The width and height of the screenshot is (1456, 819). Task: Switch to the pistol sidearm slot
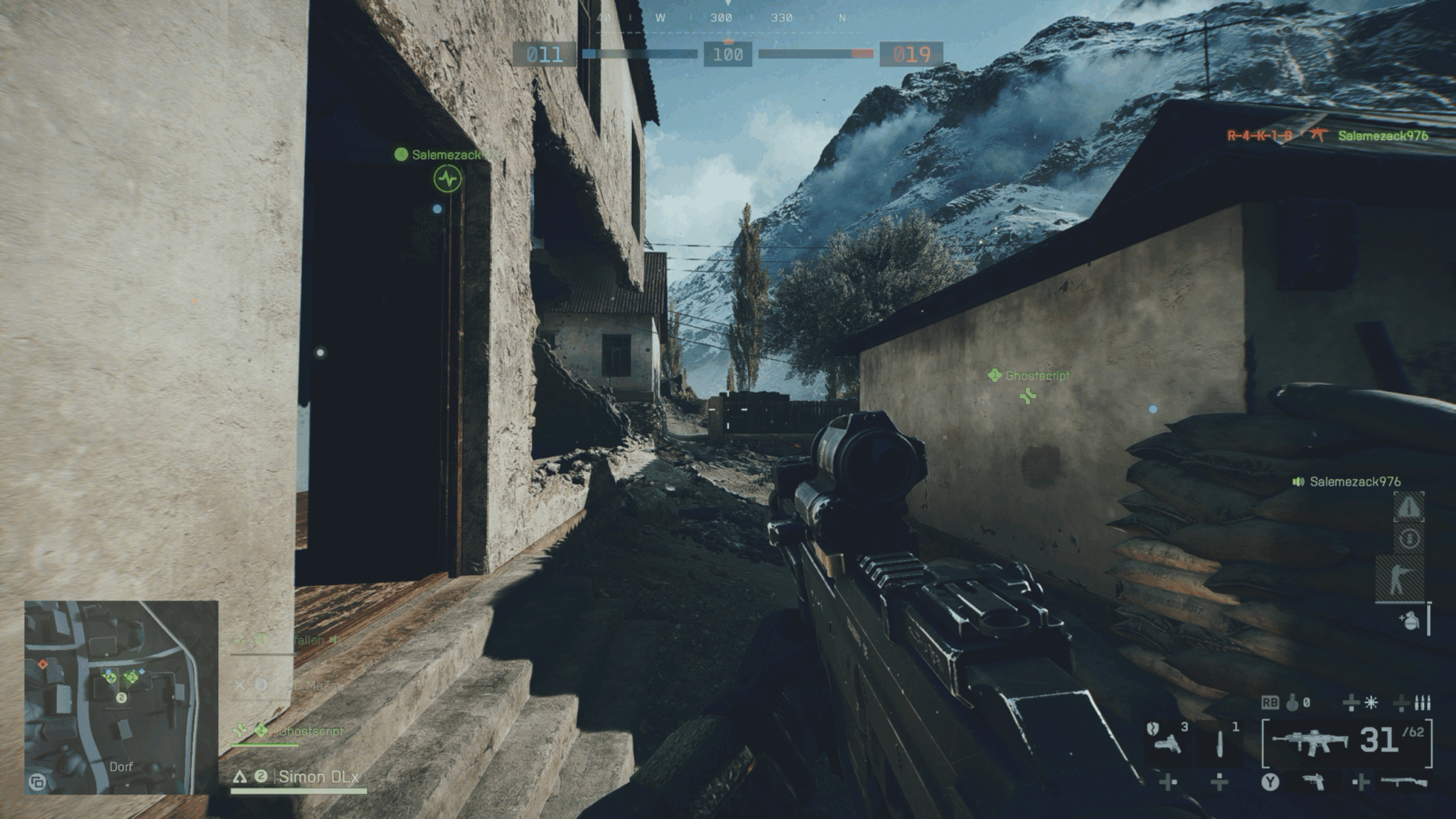pyautogui.click(x=1314, y=782)
